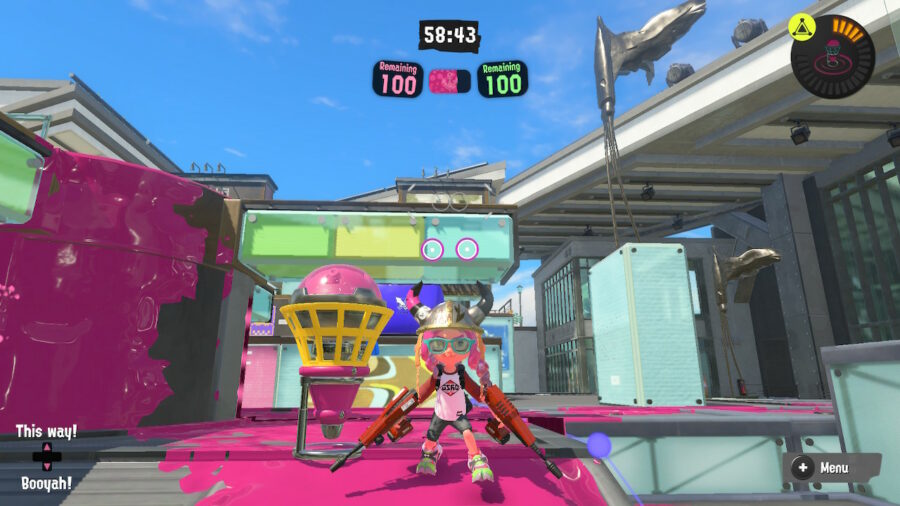Image resolution: width=900 pixels, height=506 pixels.
Task: Send the "Booyah!" signal
Action: pyautogui.click(x=46, y=483)
